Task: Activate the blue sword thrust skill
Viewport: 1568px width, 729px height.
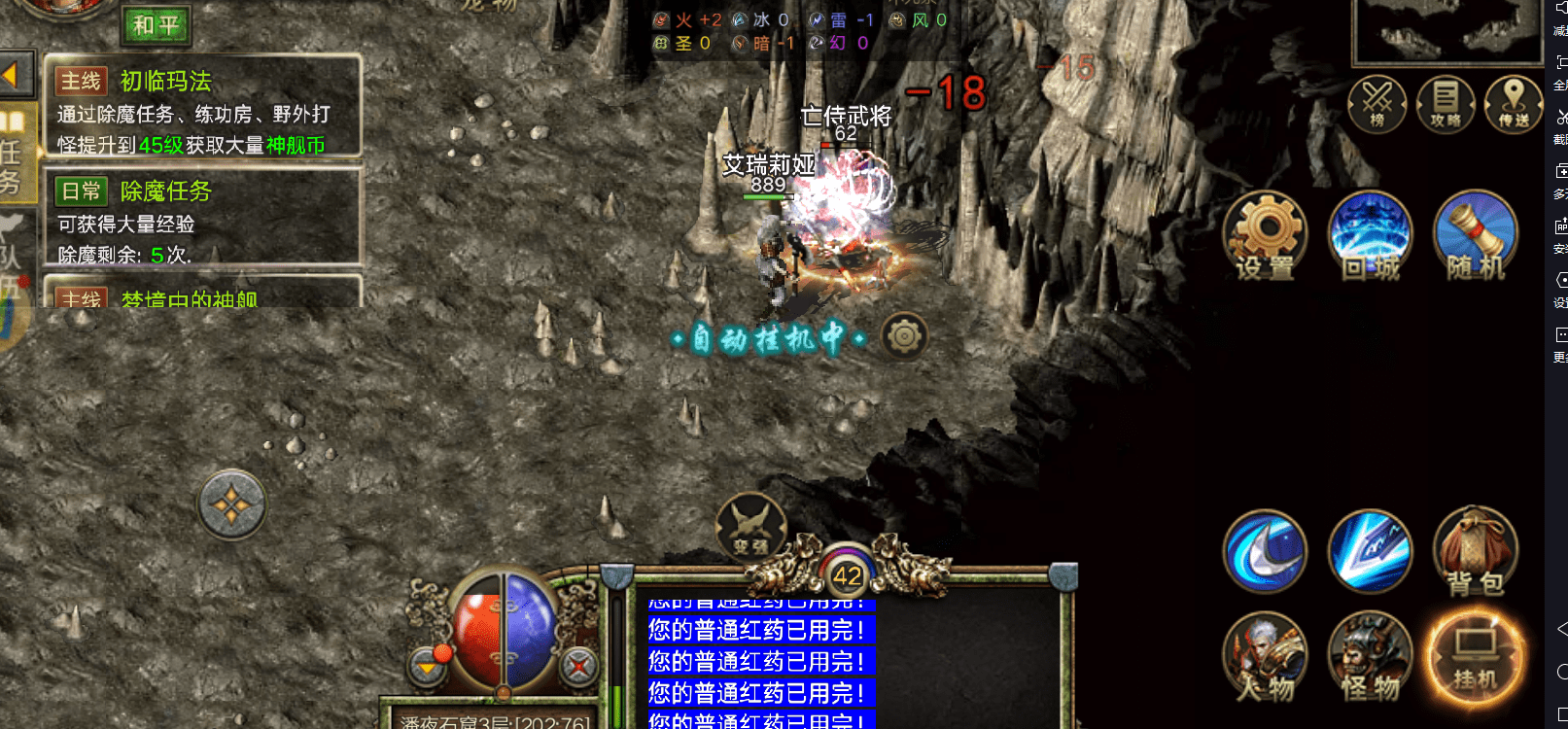Action: 1370,551
